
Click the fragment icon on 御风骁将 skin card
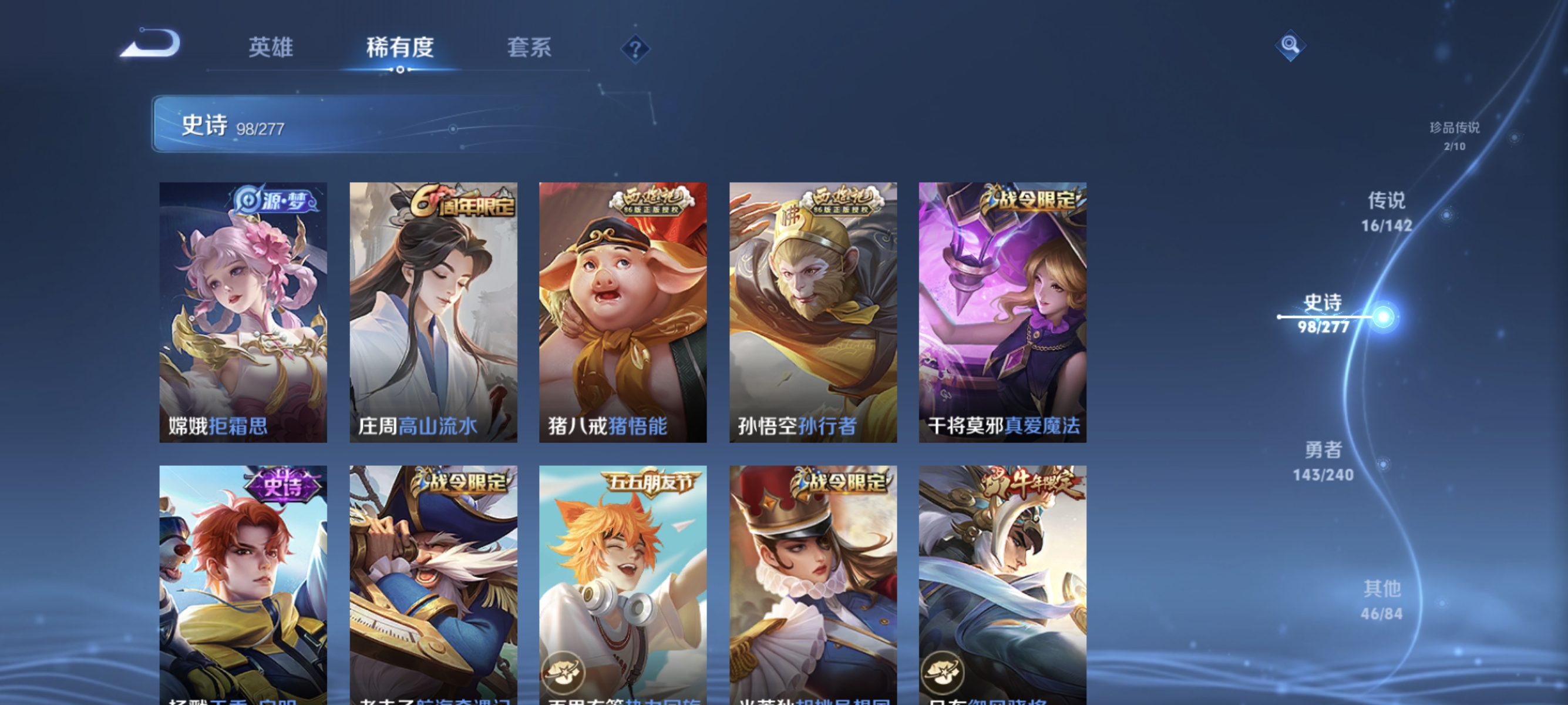[944, 673]
